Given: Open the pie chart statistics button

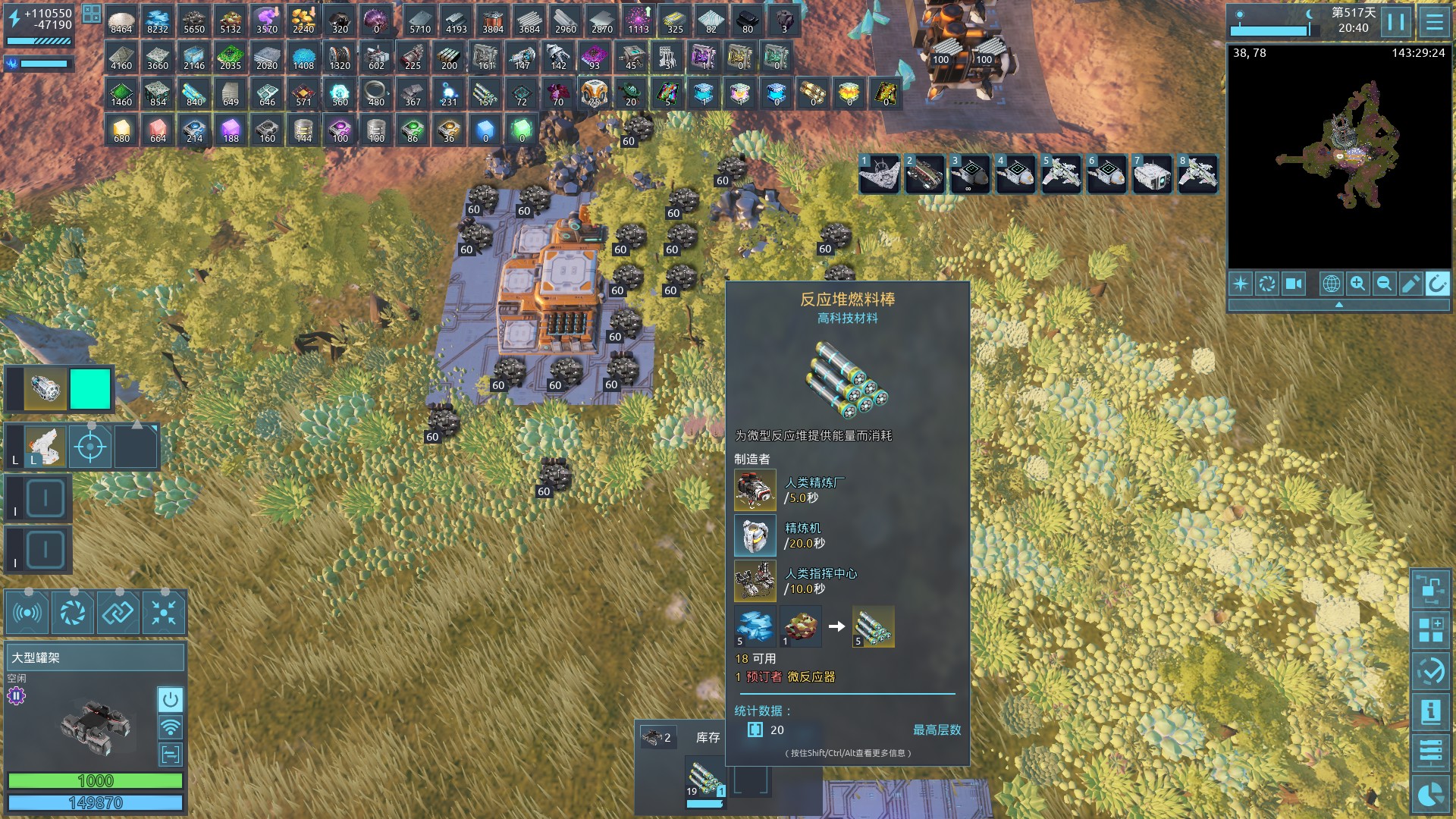Looking at the screenshot, I should click(1431, 794).
